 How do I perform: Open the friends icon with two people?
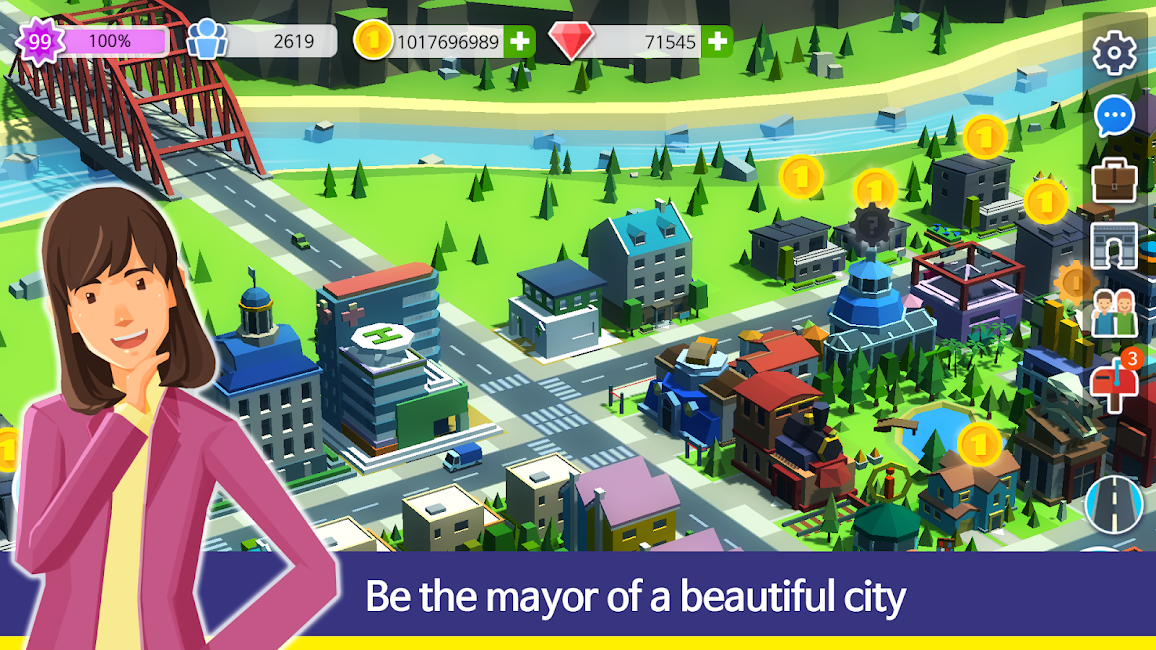coord(1114,313)
